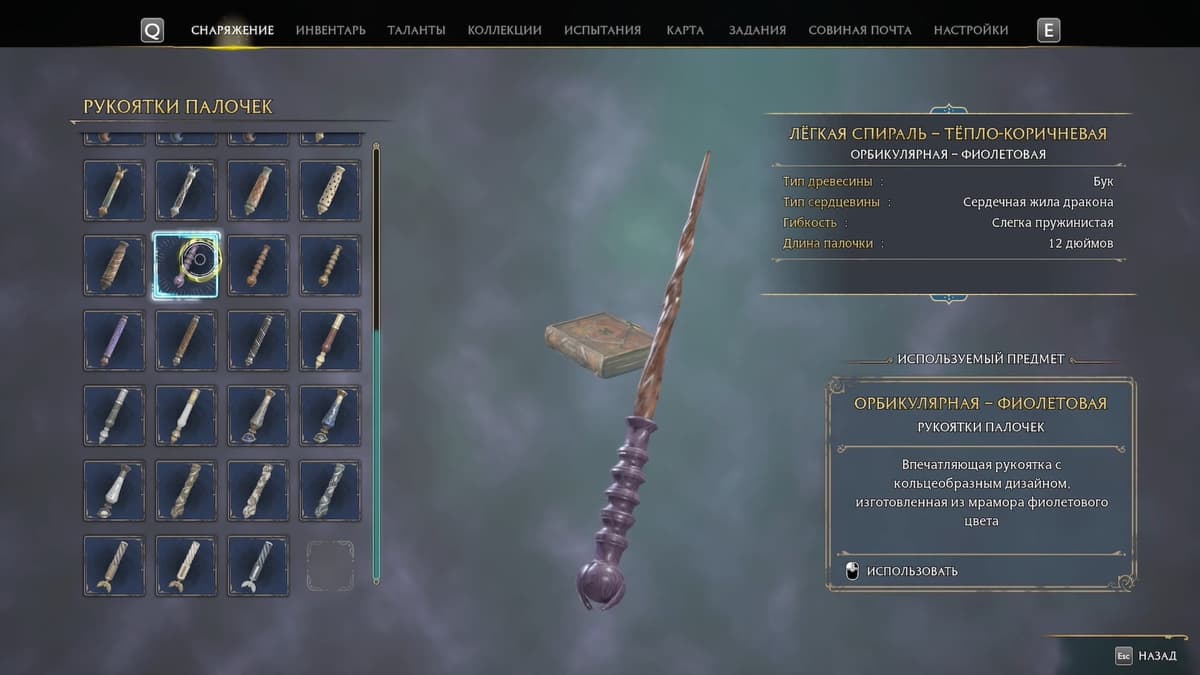Click Использовать to equip the handle
The image size is (1200, 675).
pos(911,571)
